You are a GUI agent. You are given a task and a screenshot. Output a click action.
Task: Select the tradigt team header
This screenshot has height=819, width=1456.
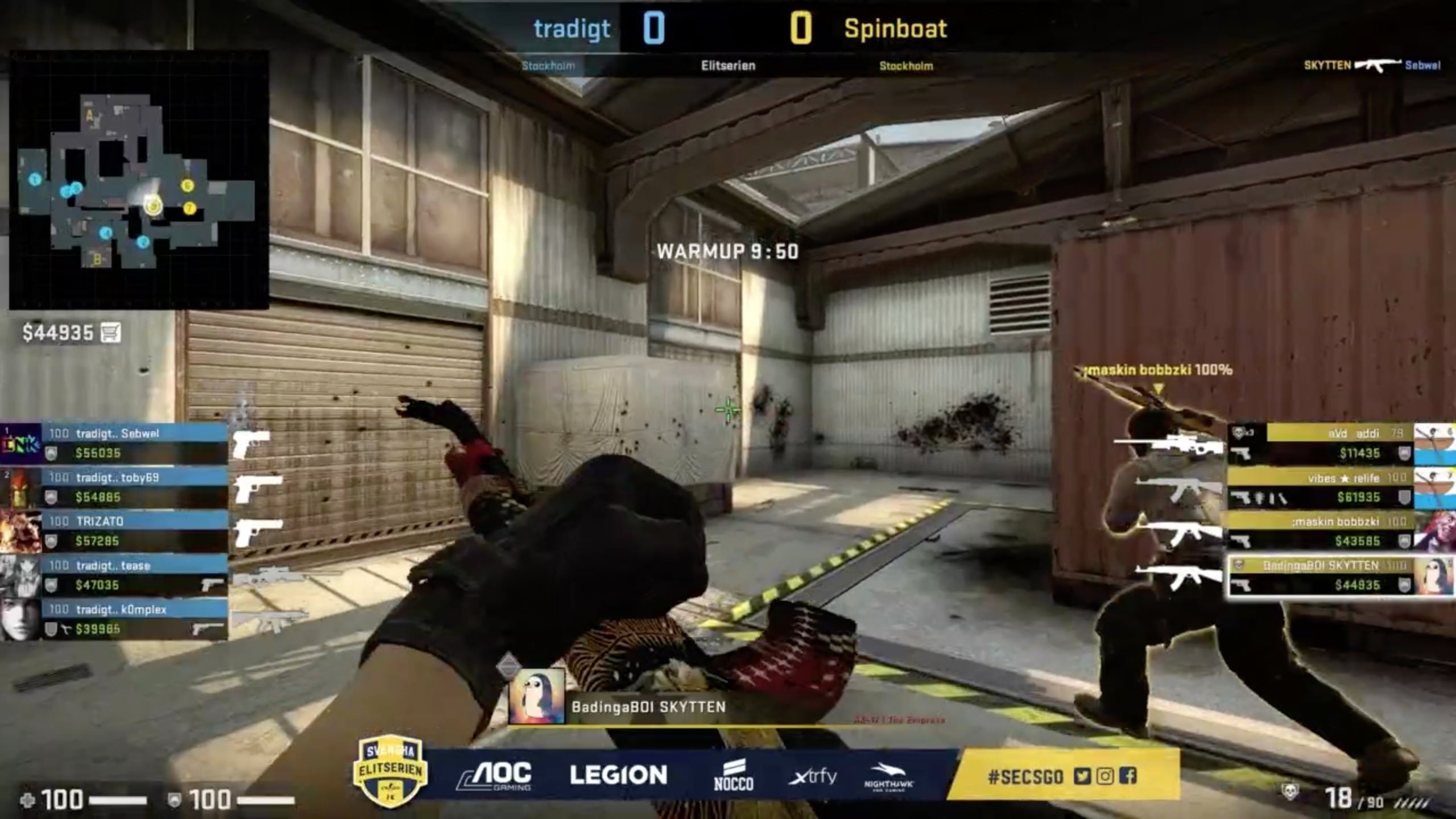[570, 27]
